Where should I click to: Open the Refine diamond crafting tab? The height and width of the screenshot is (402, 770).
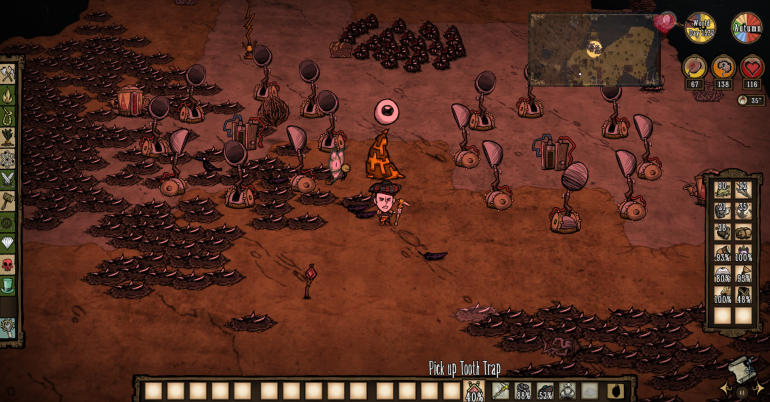[x=8, y=242]
